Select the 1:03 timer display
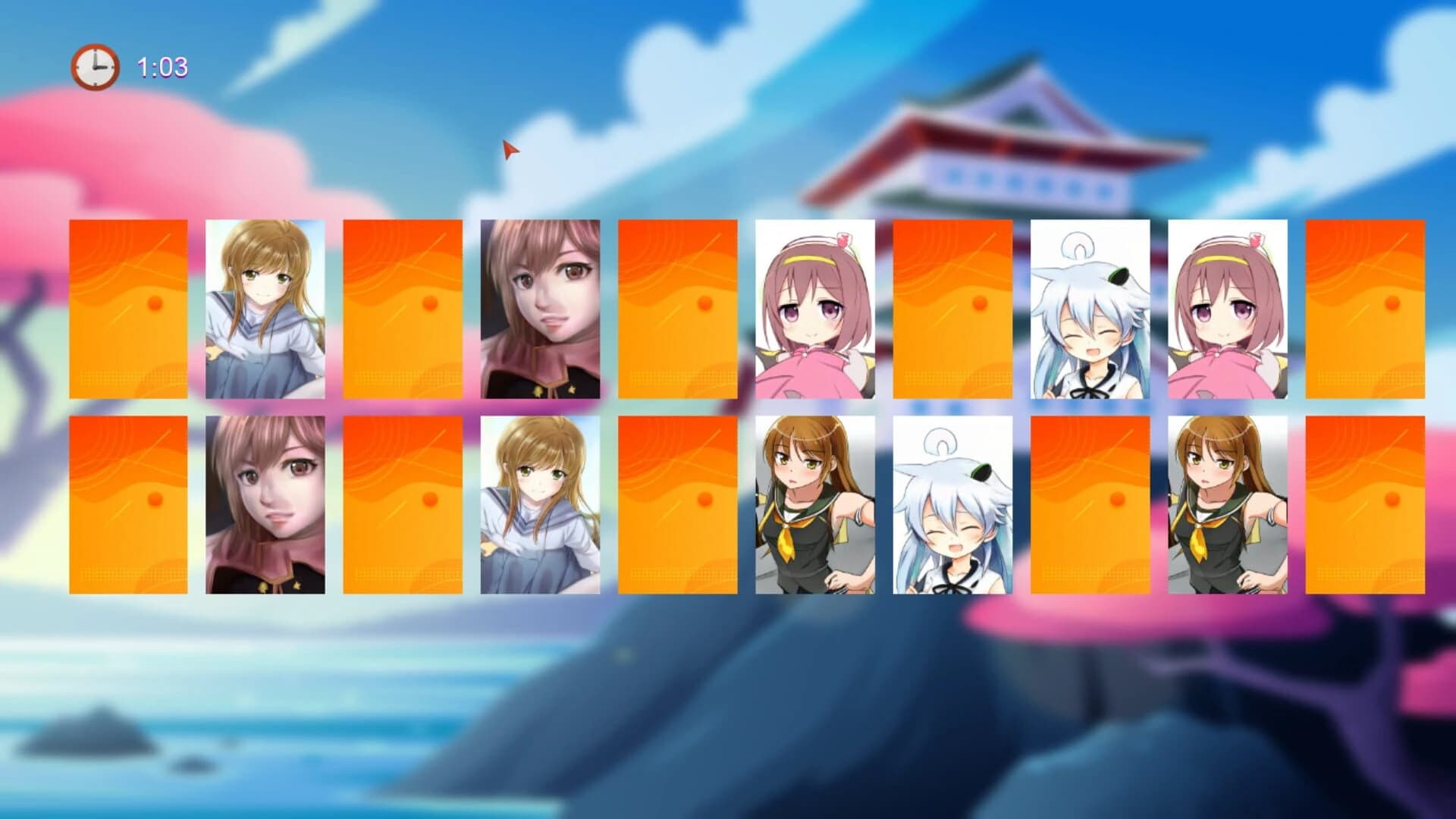This screenshot has width=1456, height=819. [x=161, y=67]
